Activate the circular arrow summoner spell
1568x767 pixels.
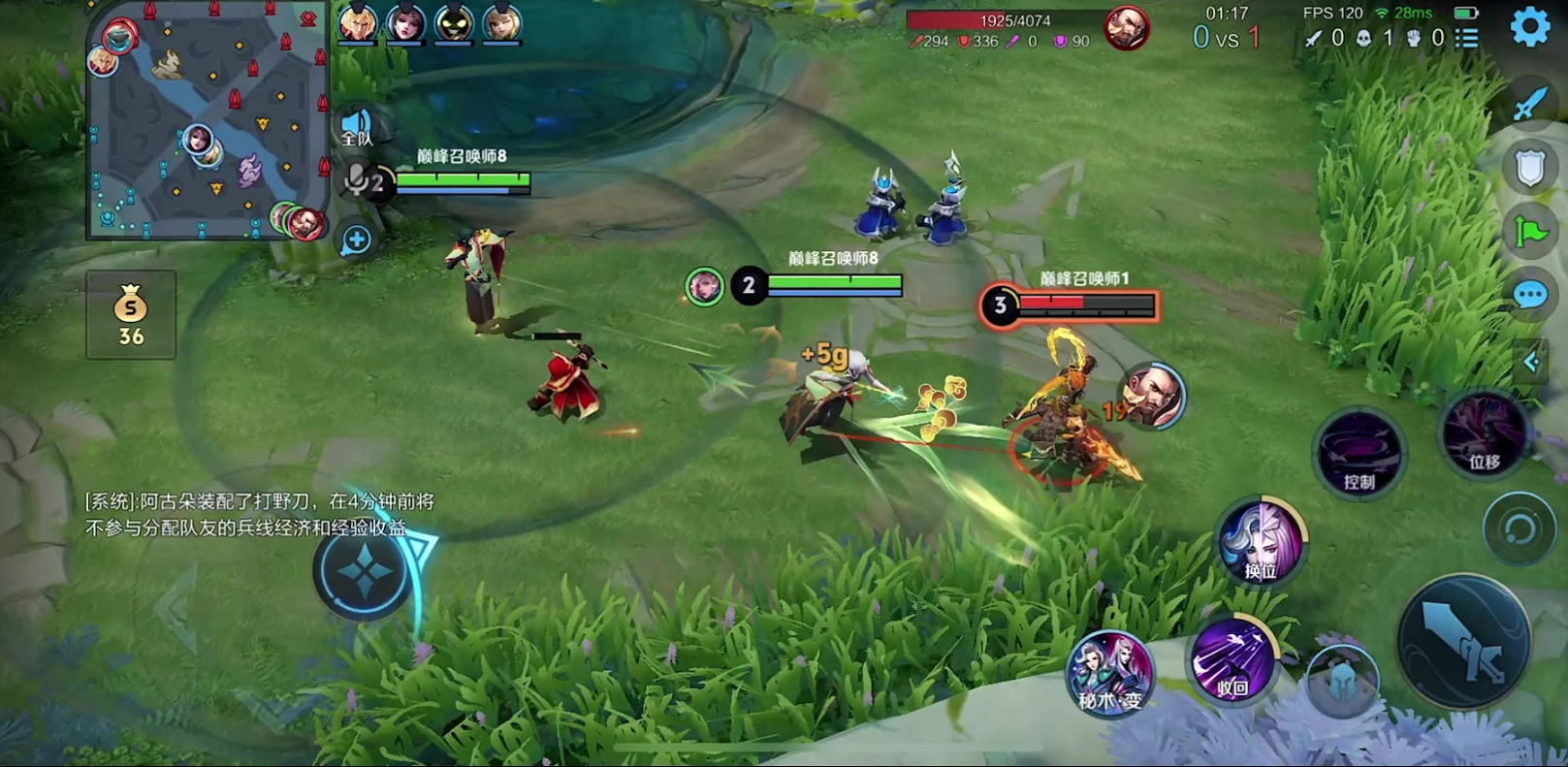coord(1519,528)
